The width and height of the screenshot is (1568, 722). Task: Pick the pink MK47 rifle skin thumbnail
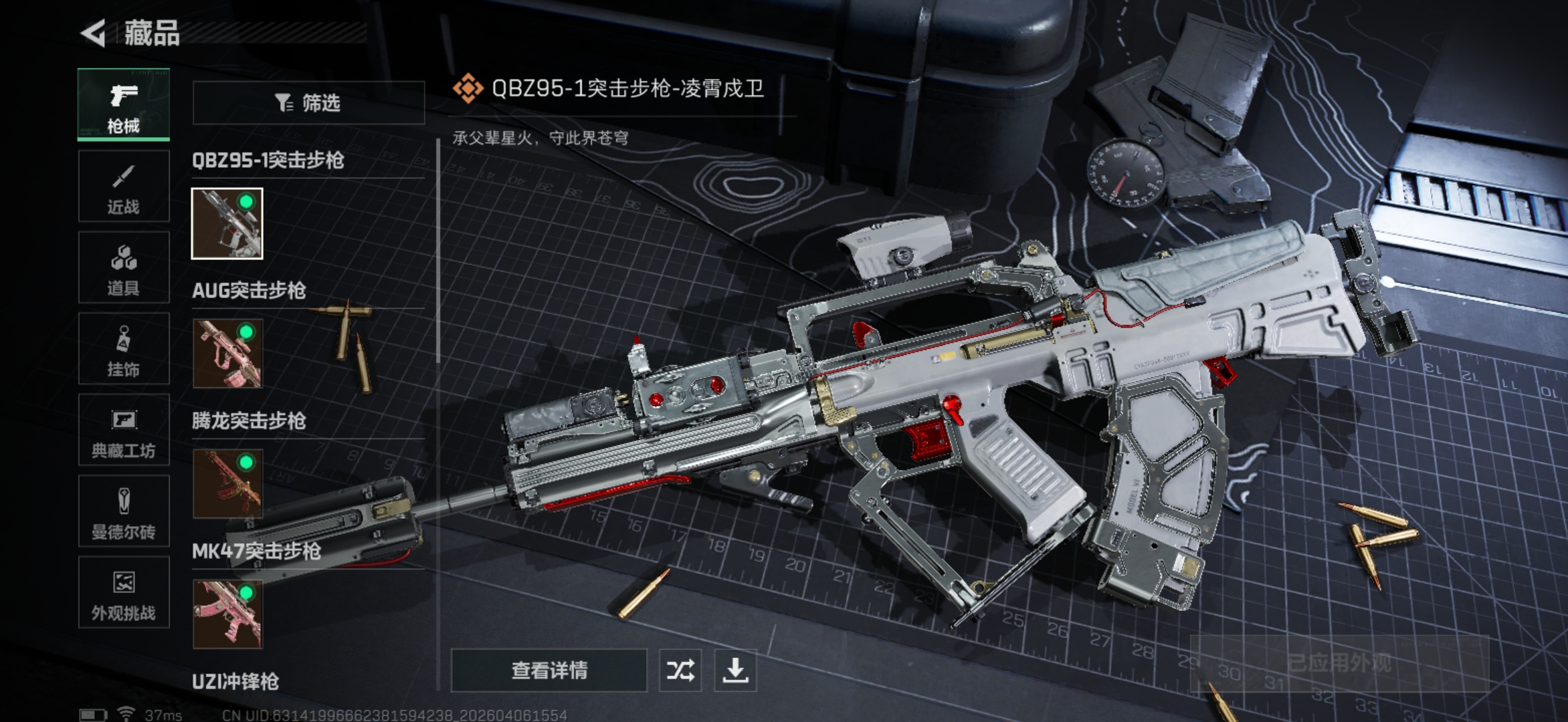(227, 614)
